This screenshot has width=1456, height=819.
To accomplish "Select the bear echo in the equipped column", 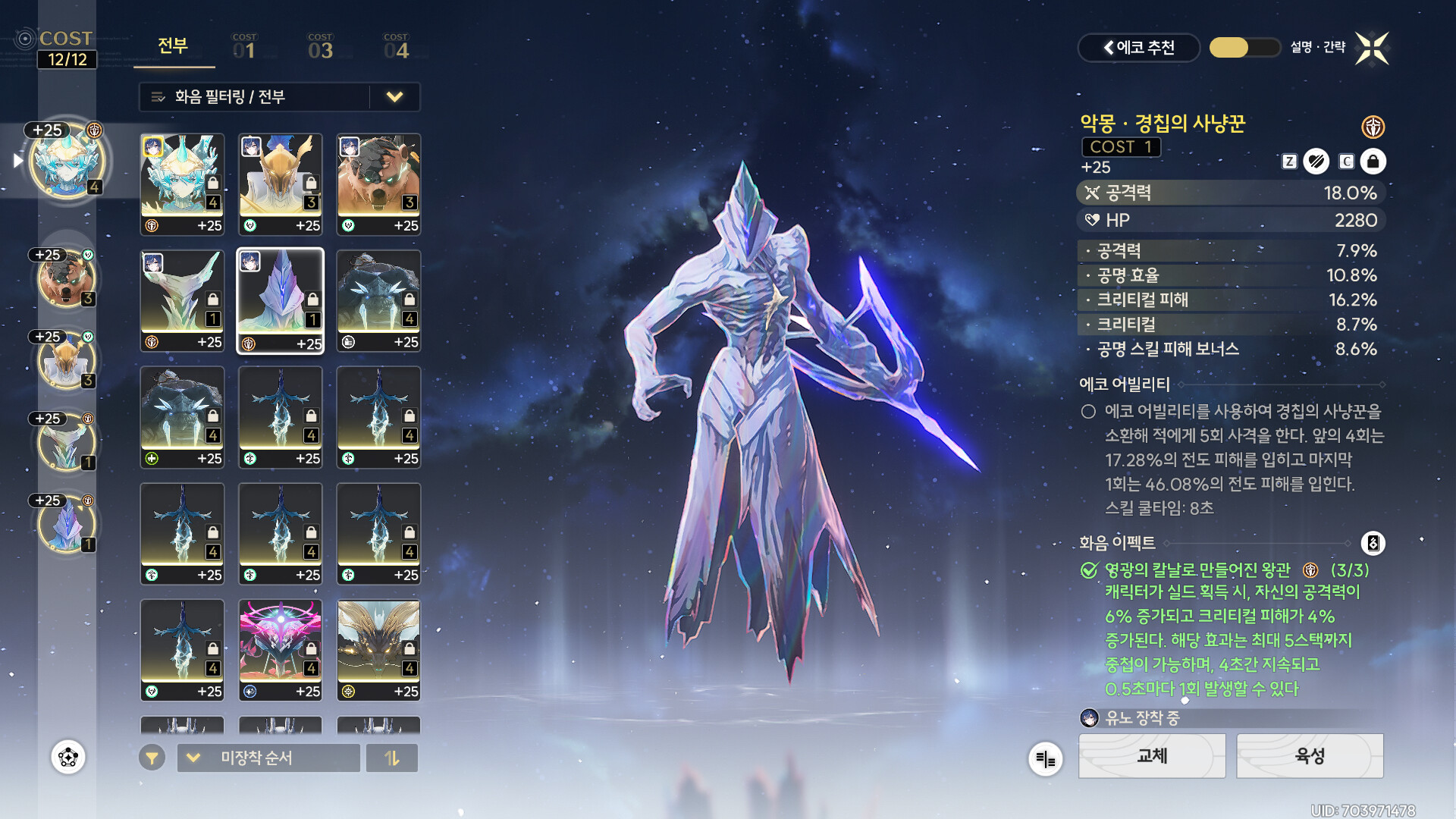I will (66, 278).
